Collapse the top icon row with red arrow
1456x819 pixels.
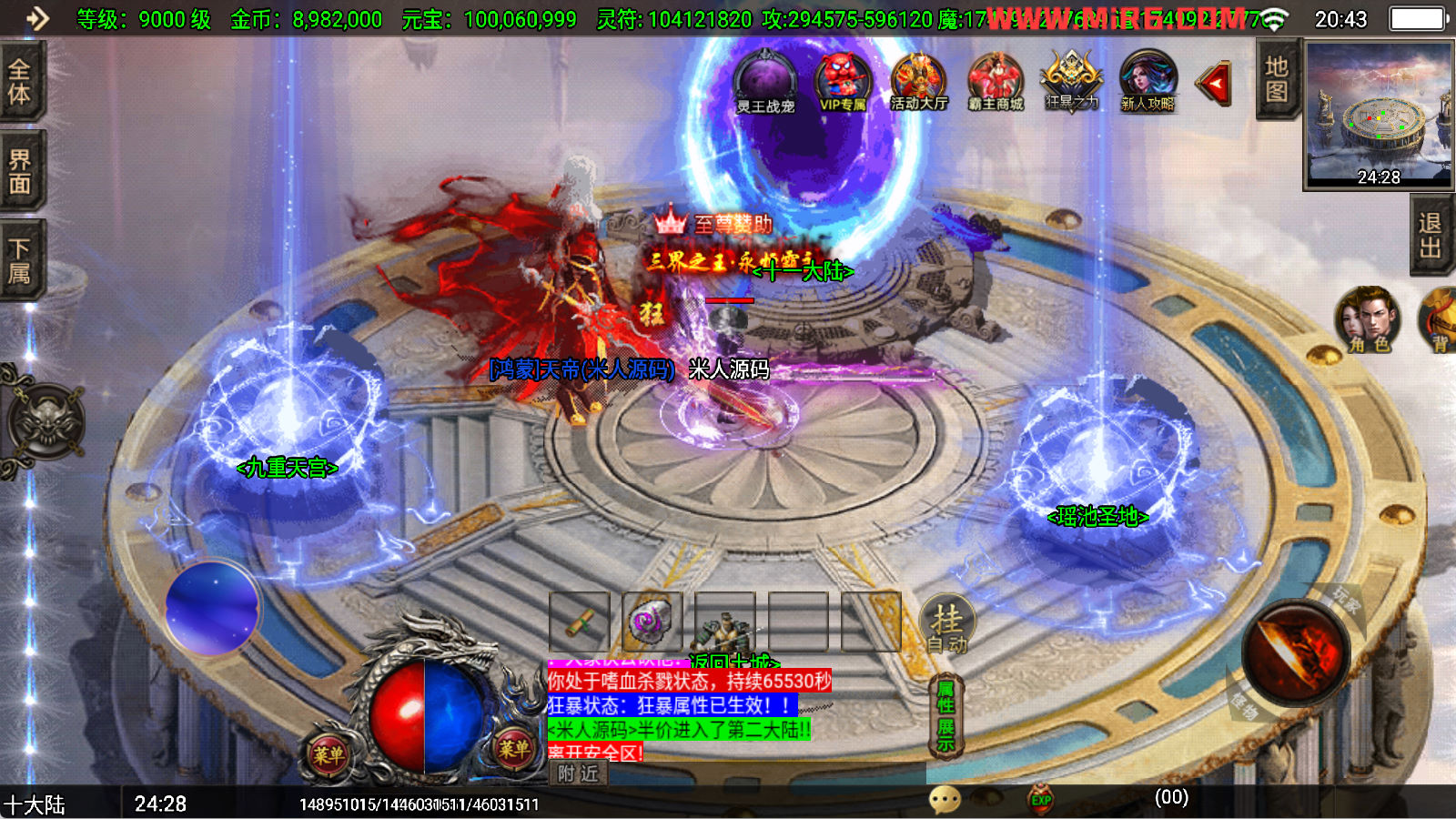pyautogui.click(x=1214, y=85)
